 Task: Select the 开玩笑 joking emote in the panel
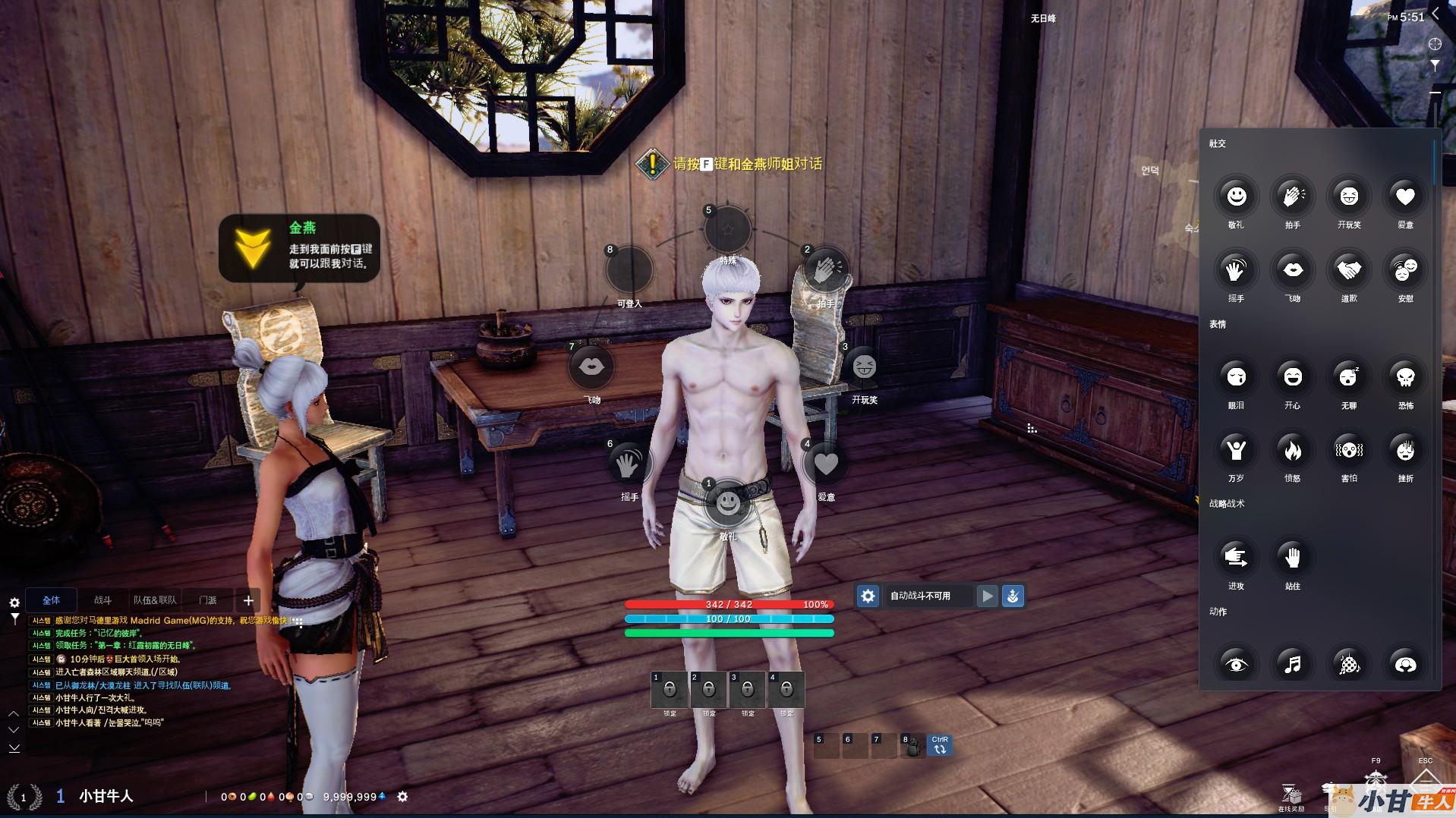tap(1349, 197)
